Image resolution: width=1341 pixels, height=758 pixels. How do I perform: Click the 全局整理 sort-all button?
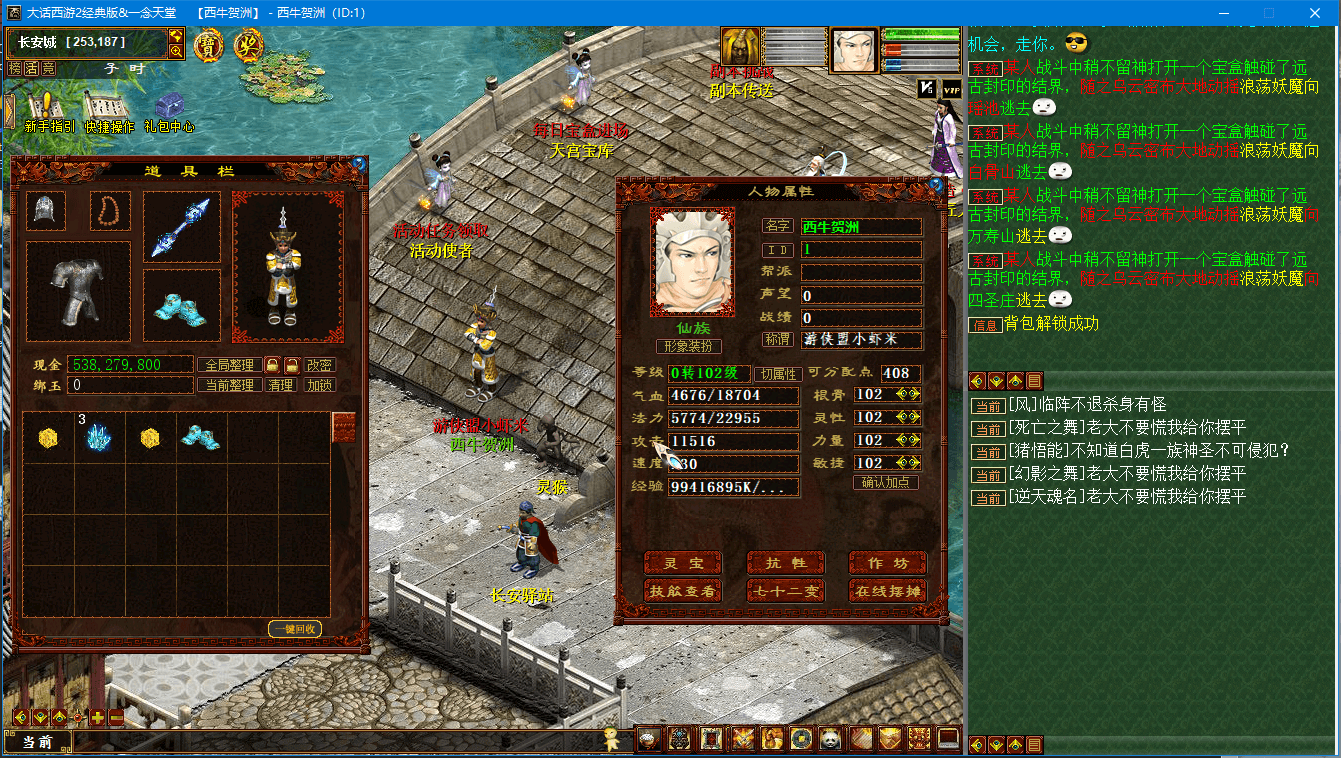[x=229, y=365]
